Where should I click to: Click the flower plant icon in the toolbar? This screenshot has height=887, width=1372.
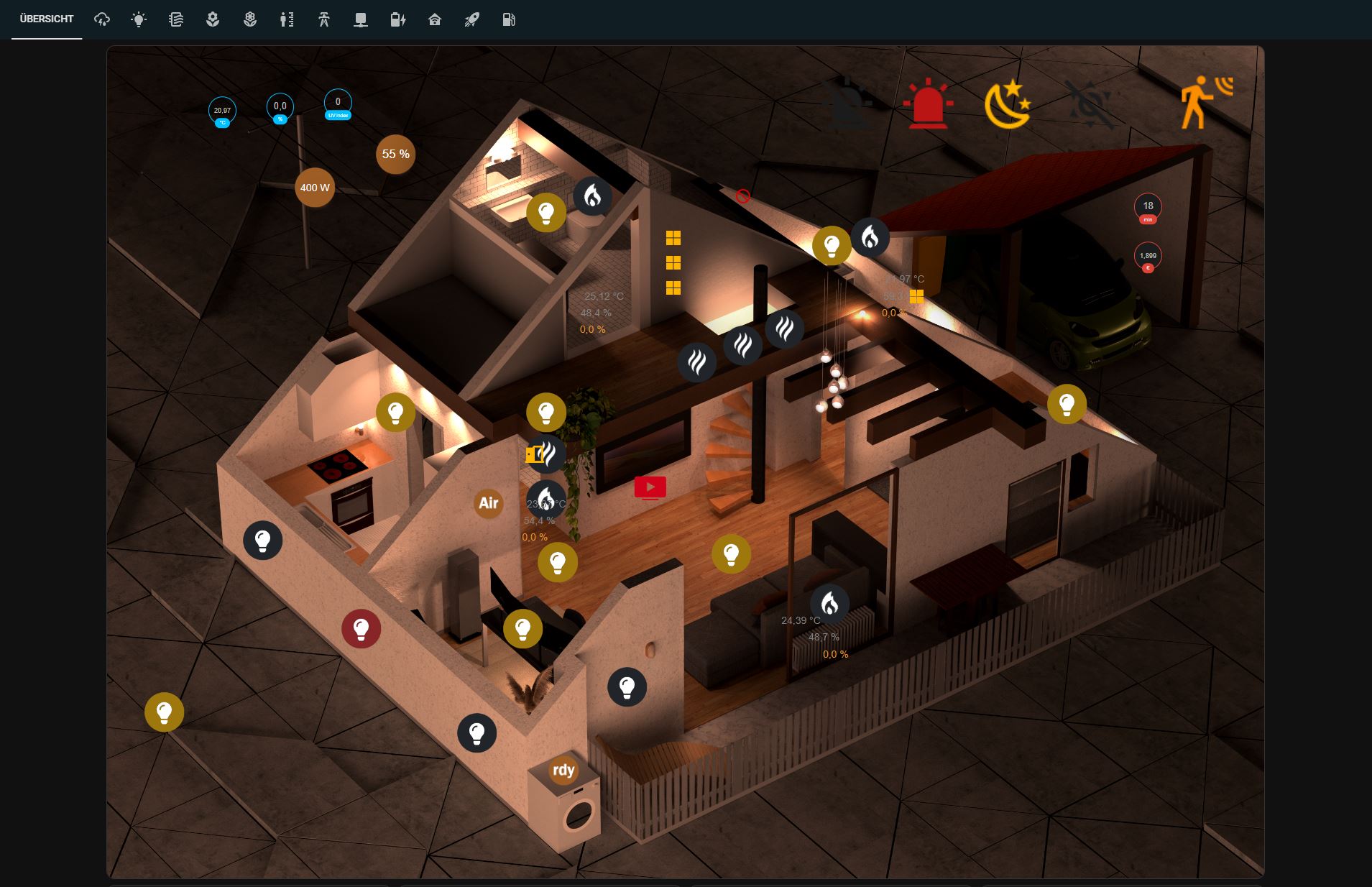[212, 19]
